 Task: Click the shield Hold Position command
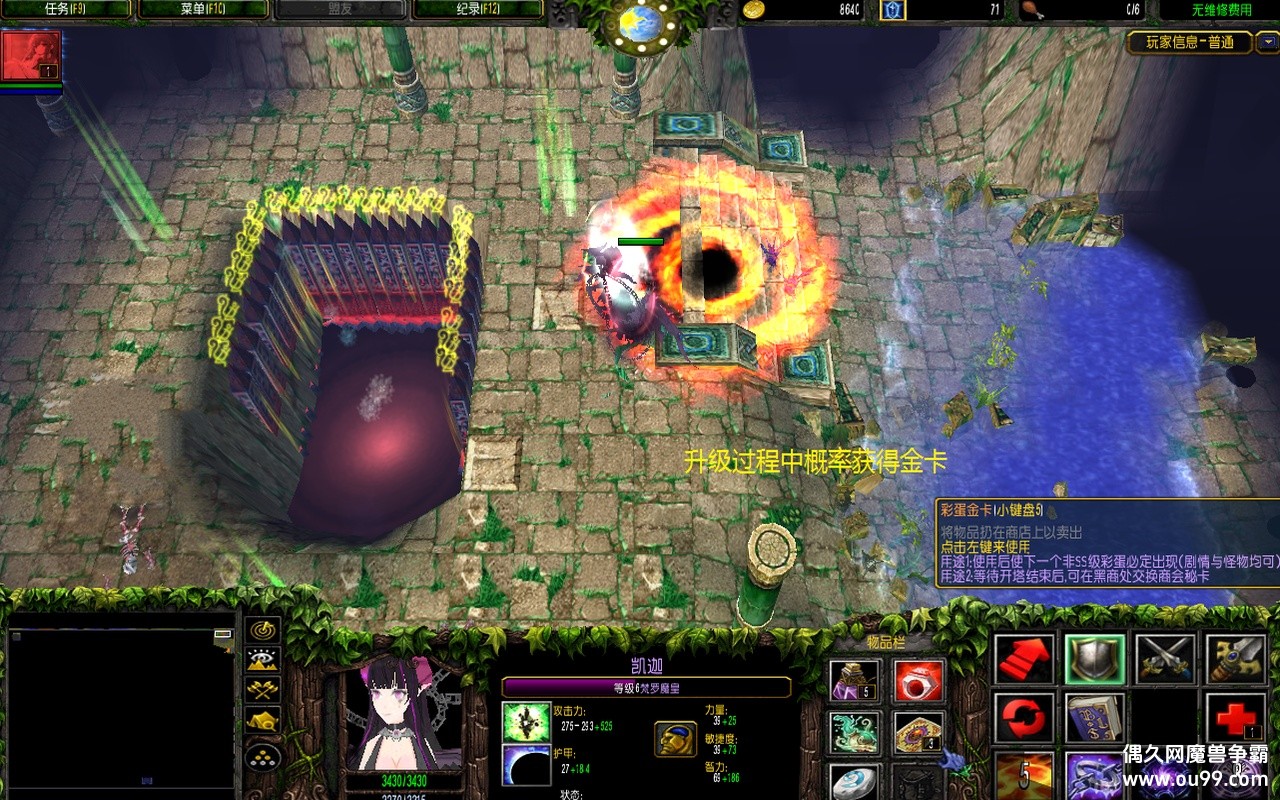tap(1095, 659)
